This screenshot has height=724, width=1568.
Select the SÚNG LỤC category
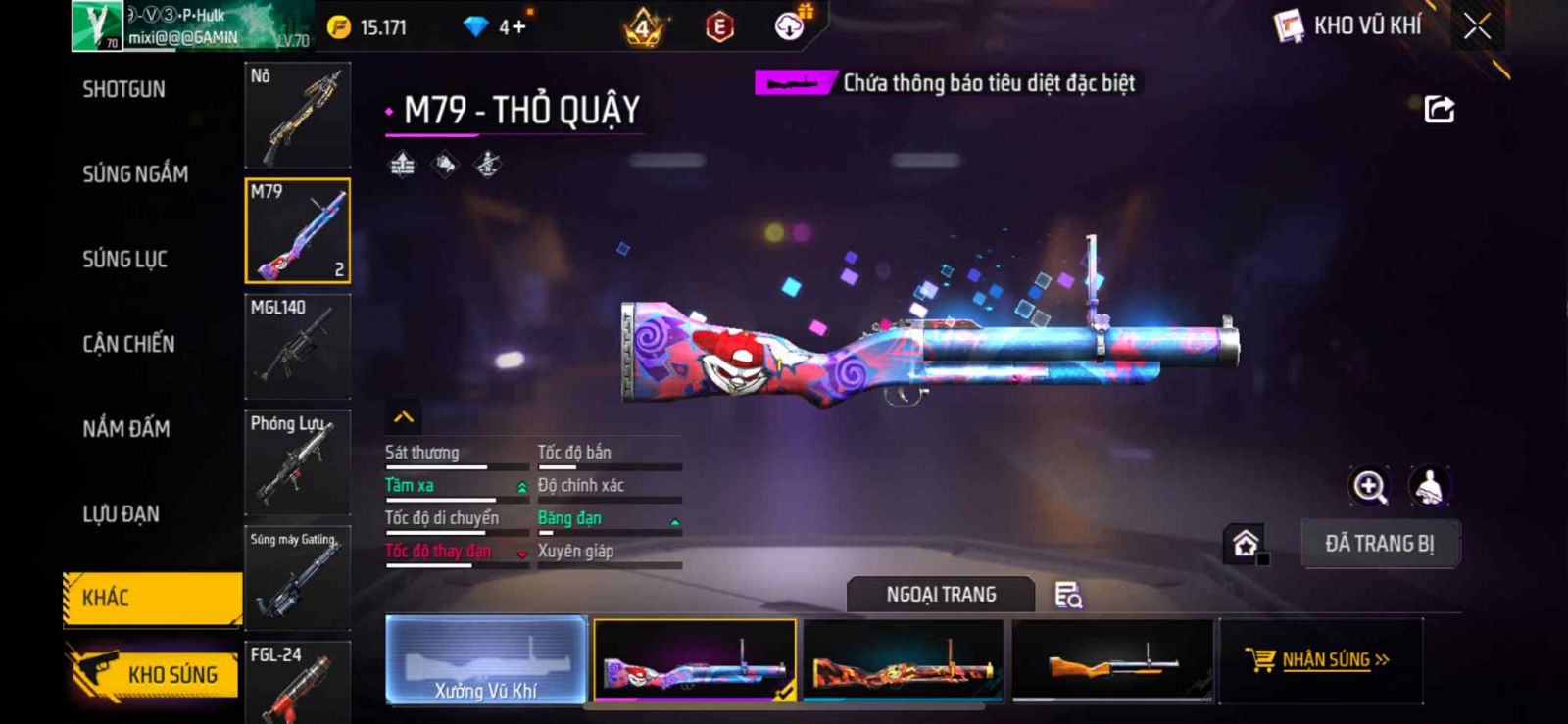tap(124, 260)
